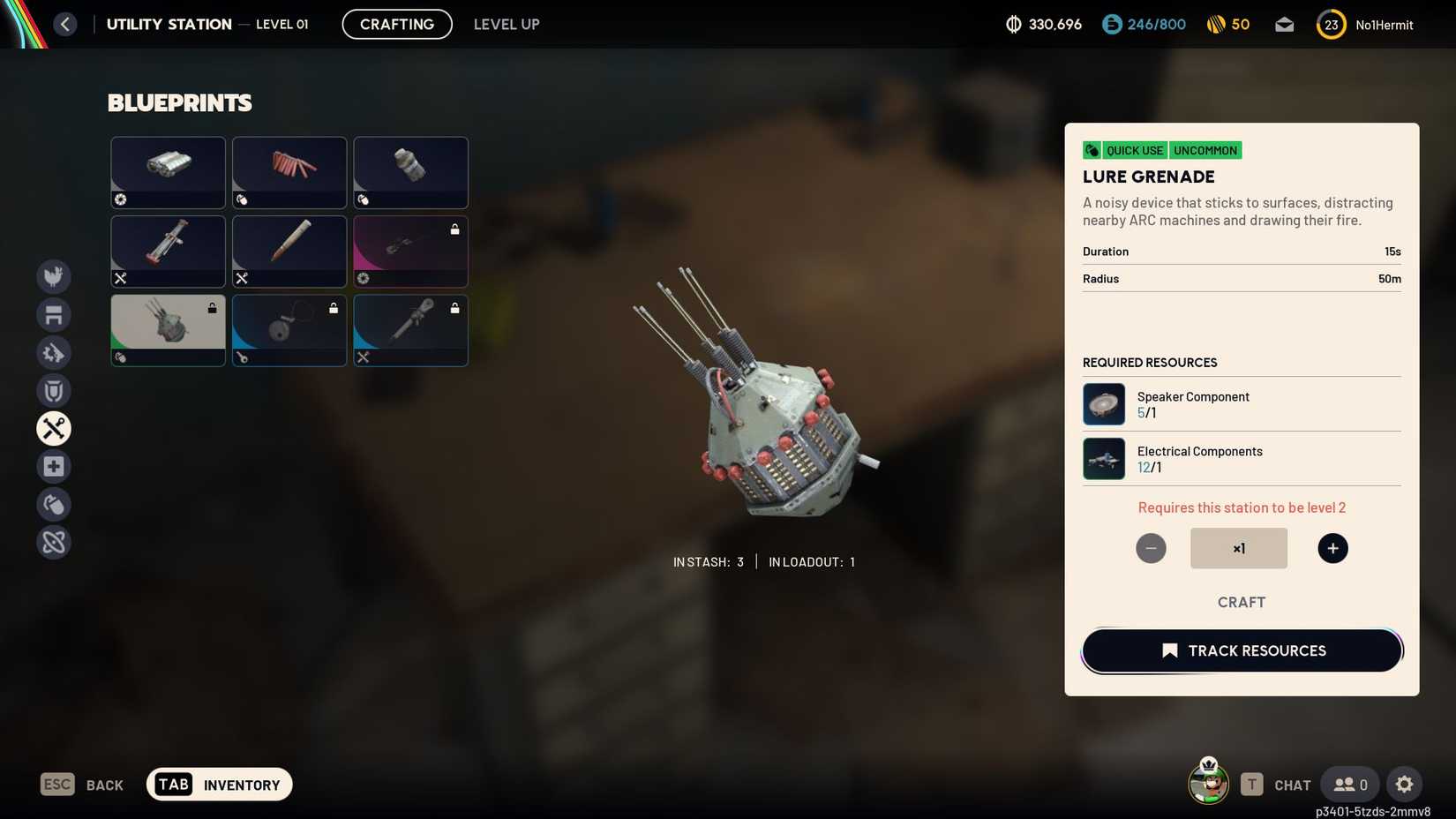Open the grenade category in the sidebar

pos(54,504)
